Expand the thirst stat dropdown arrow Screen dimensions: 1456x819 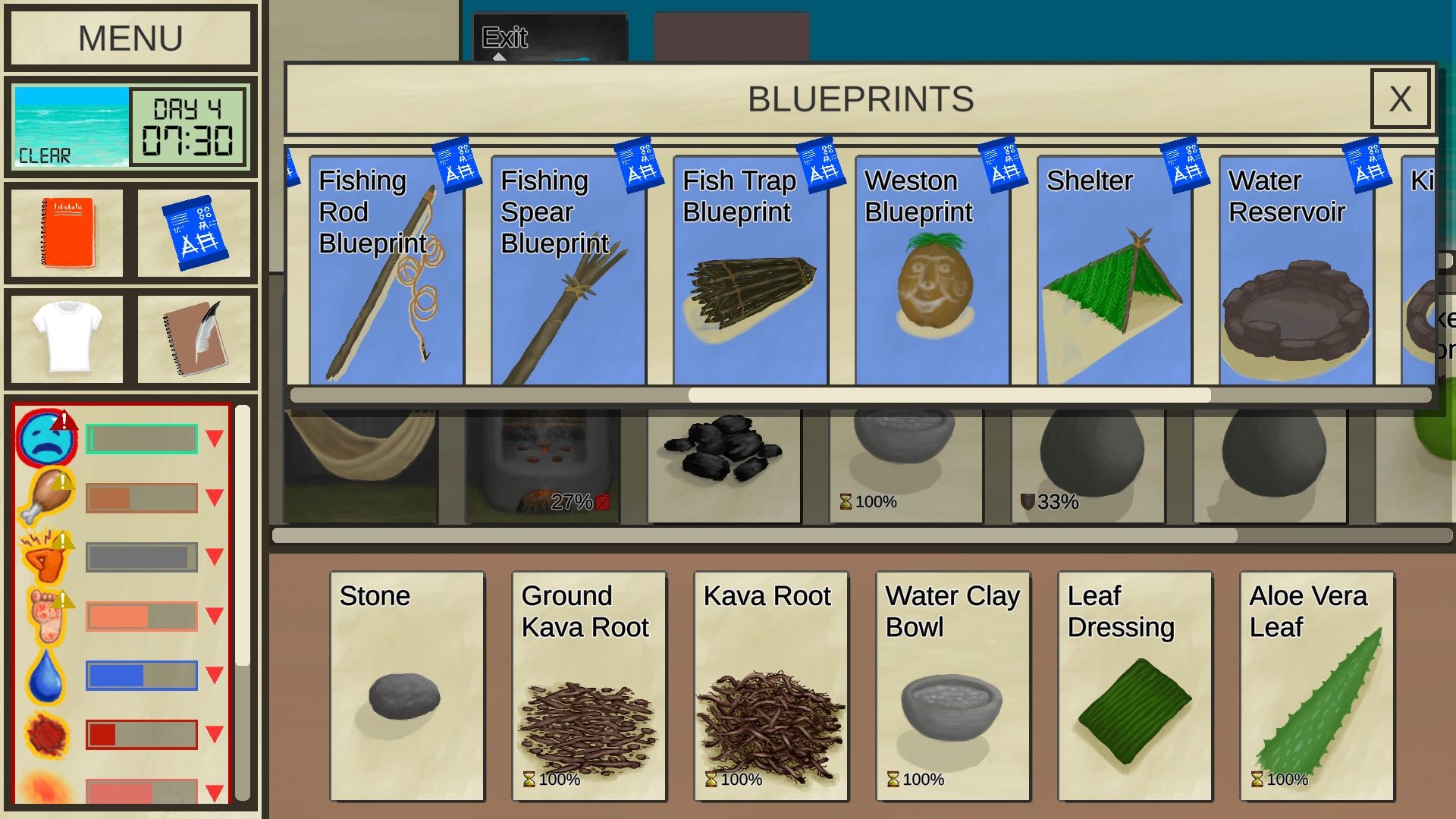pos(214,673)
